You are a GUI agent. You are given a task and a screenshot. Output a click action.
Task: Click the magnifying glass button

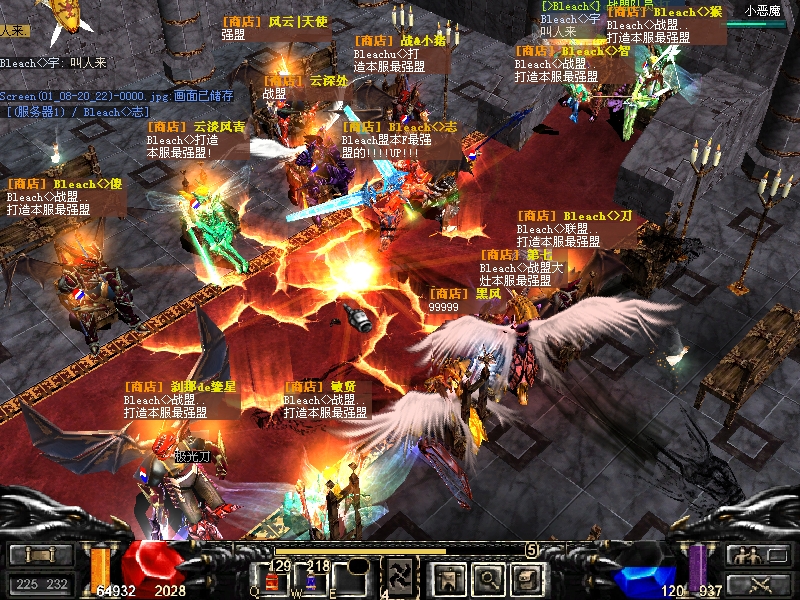point(487,577)
